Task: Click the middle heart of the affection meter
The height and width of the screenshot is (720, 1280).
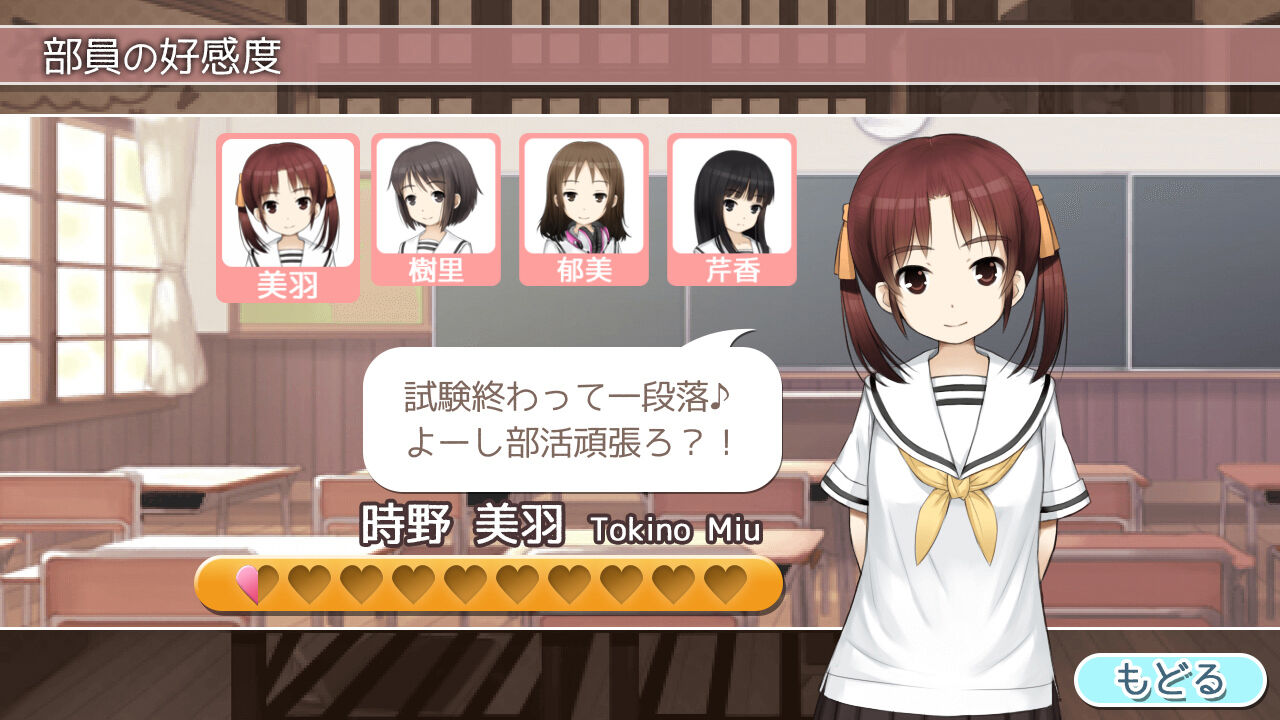Action: tap(490, 584)
